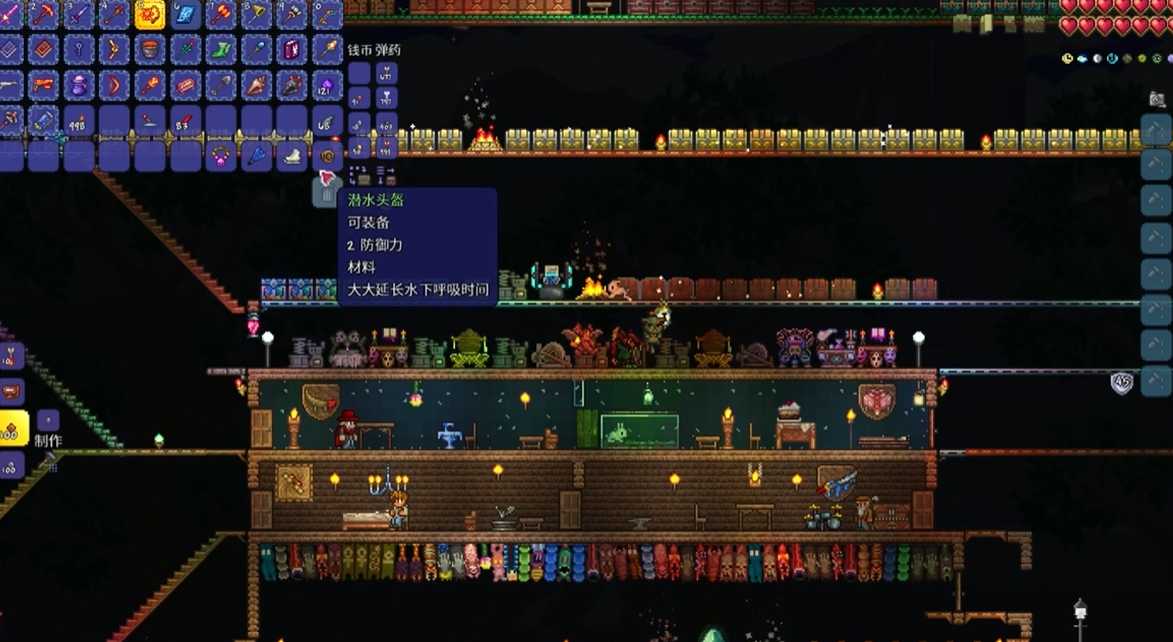Select the seashell inventory item slot
Screen dimensions: 1173x642
pyautogui.click(x=256, y=85)
